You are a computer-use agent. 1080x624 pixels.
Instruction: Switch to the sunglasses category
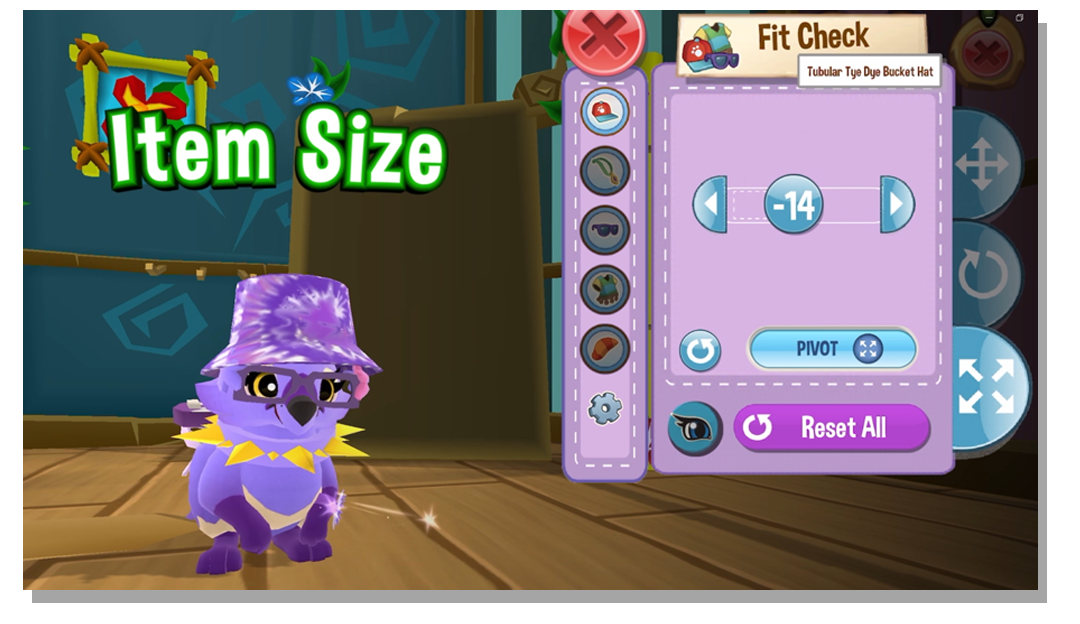click(x=605, y=230)
